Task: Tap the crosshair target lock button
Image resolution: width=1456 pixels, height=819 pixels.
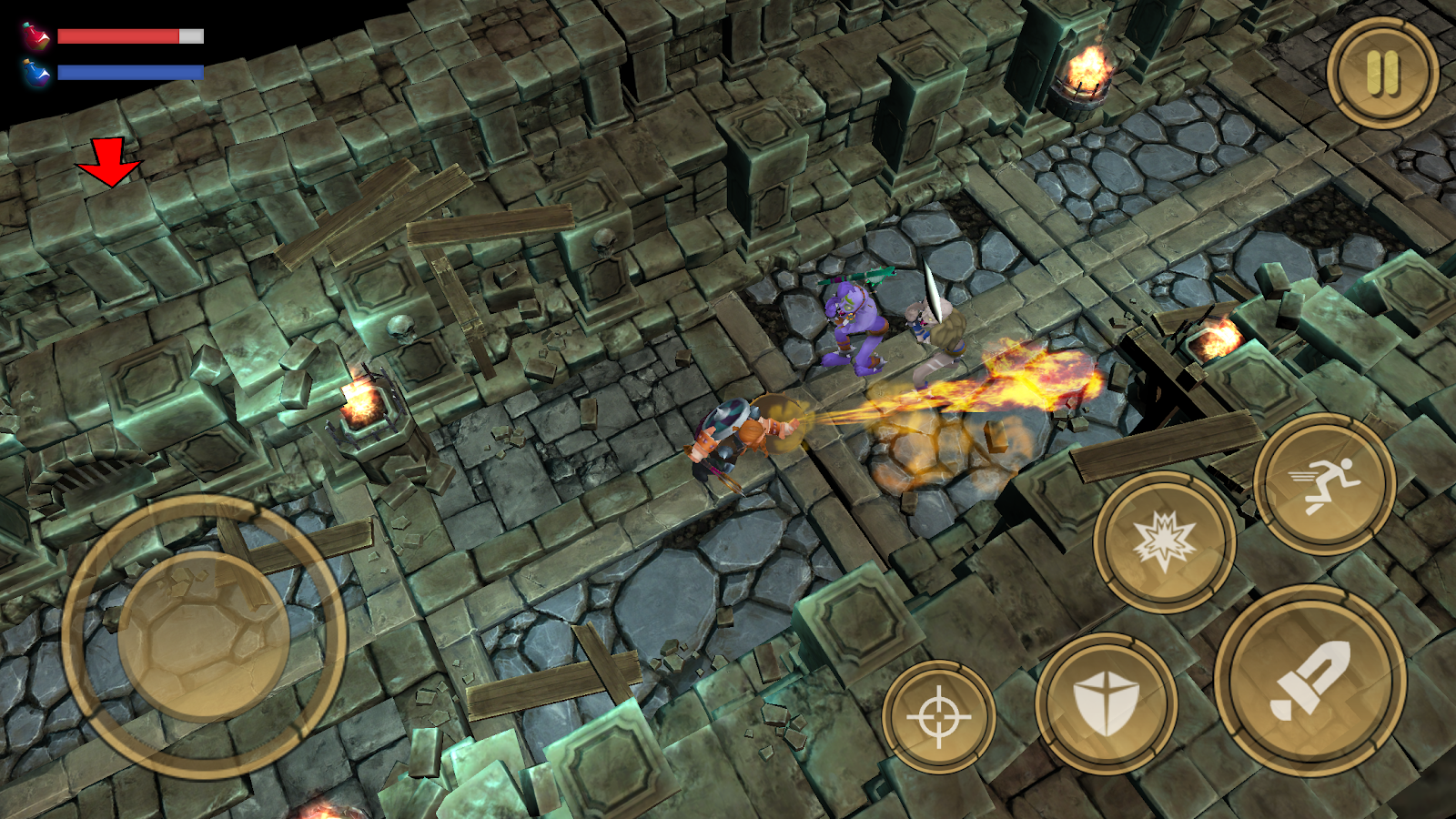Action: click(938, 716)
